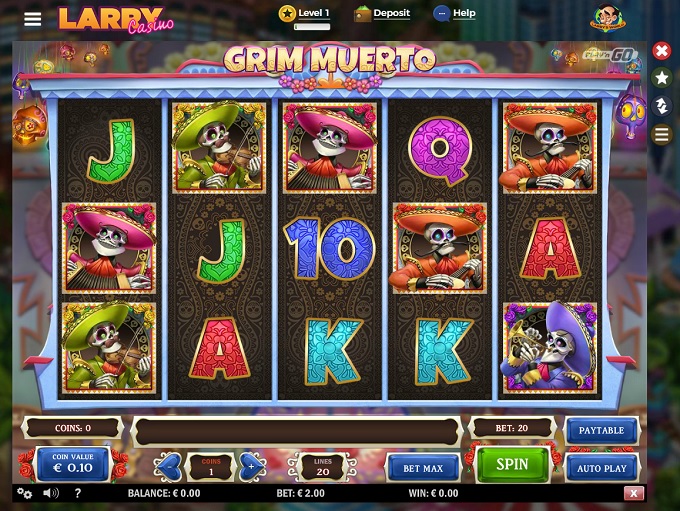Spin the slot reels

[512, 465]
